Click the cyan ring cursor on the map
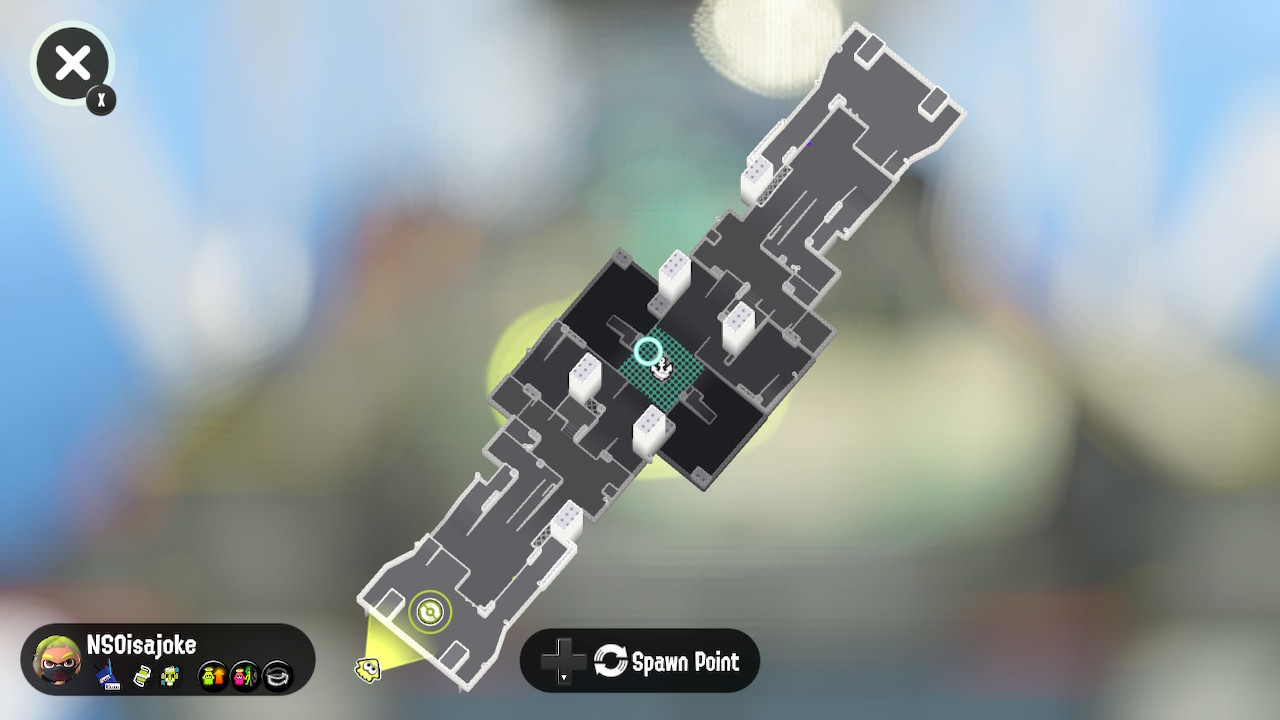Screen dimensions: 1280x720 pos(648,351)
